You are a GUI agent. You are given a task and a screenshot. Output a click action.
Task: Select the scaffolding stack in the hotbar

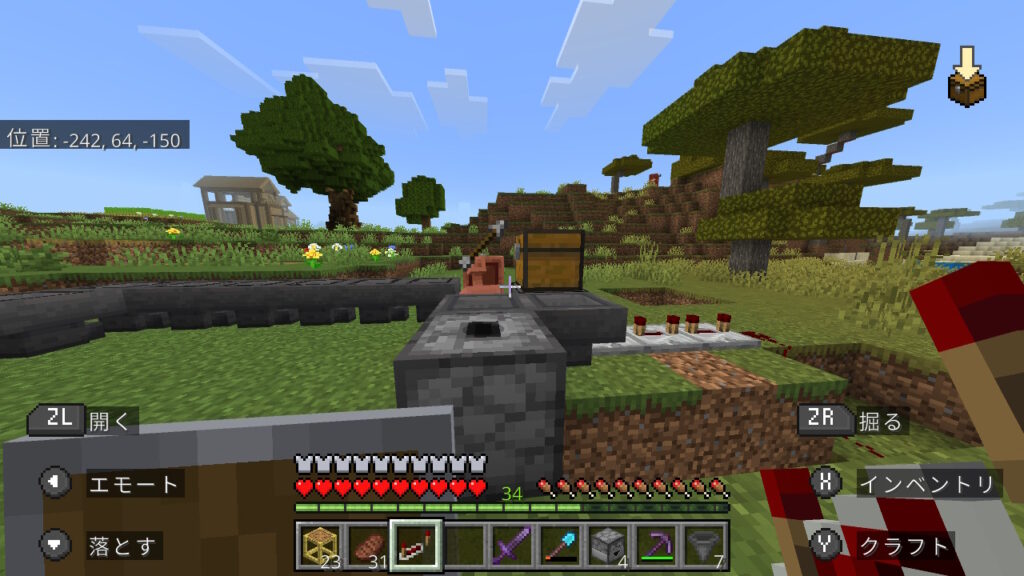[x=319, y=545]
